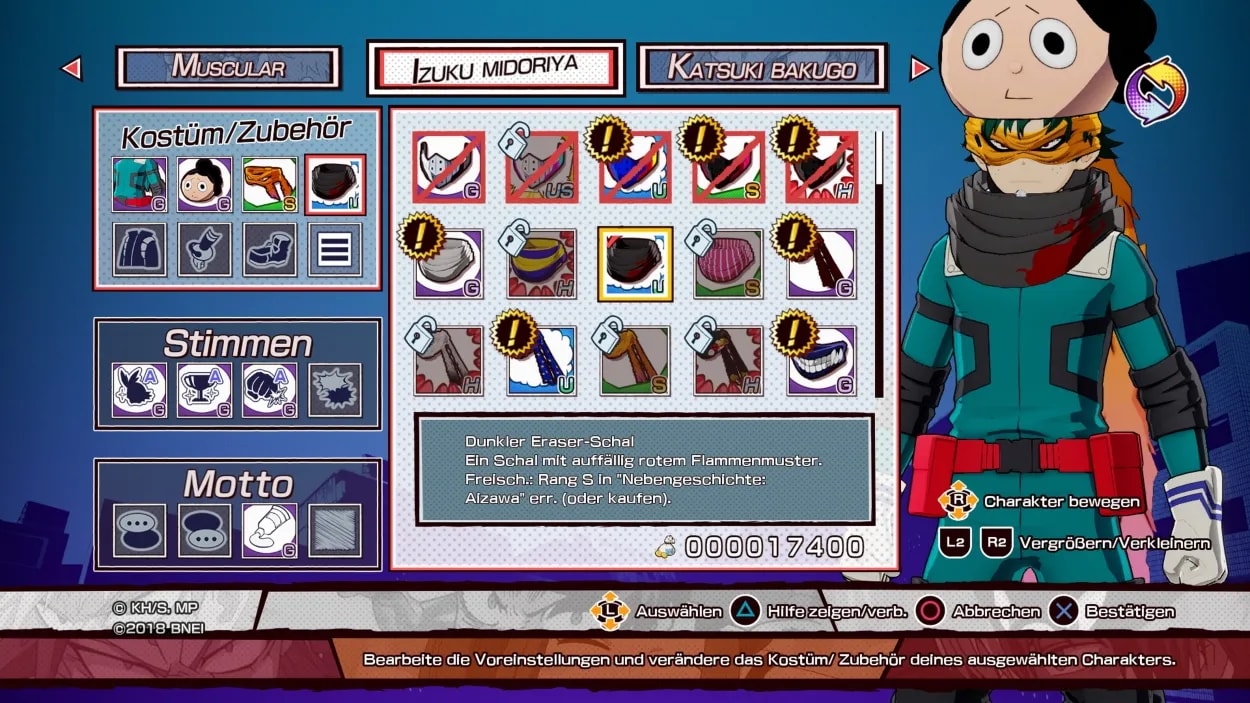This screenshot has height=703, width=1250.
Task: Open the boot footwear slot
Action: click(270, 249)
